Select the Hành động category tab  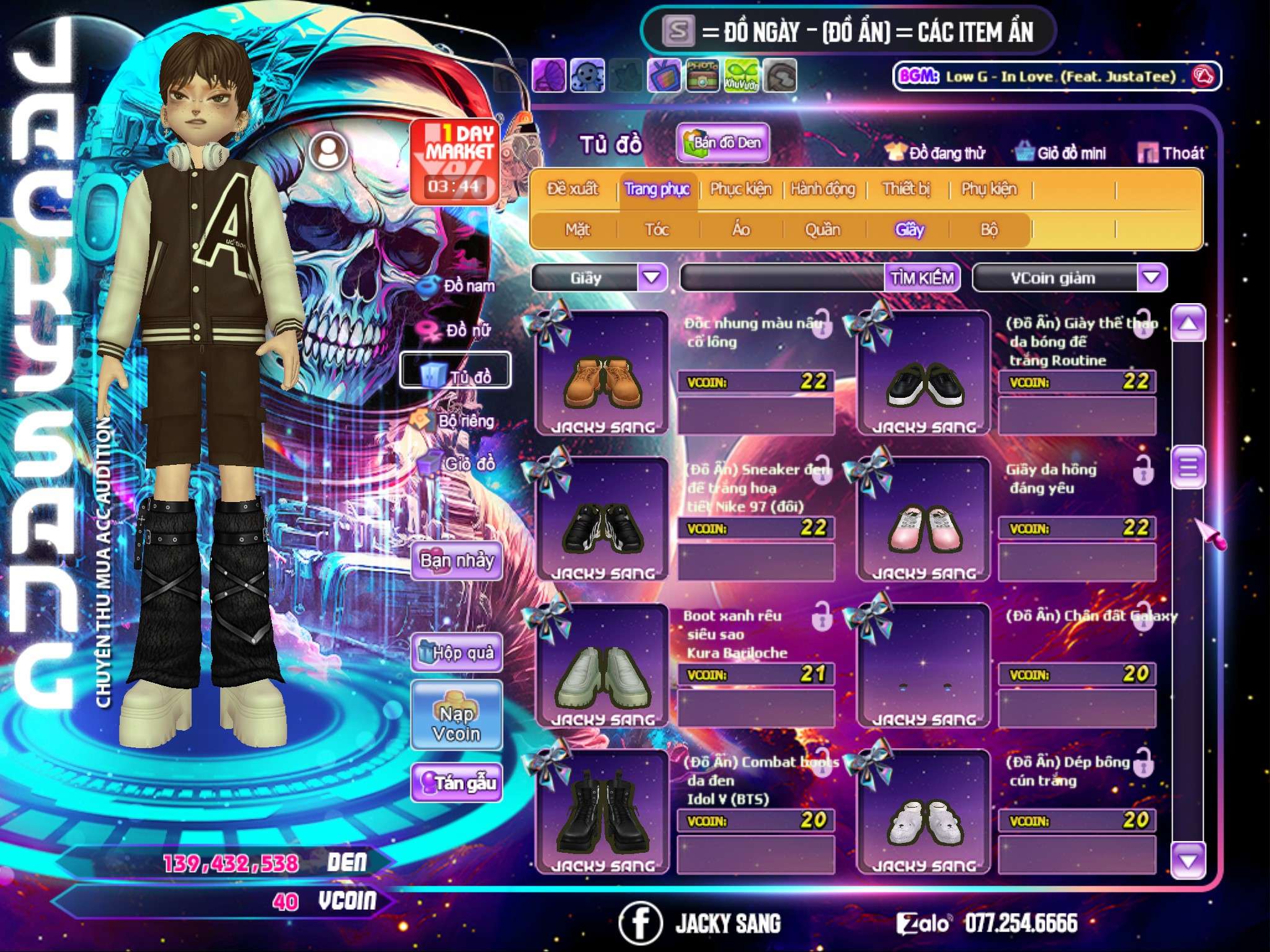pos(822,189)
